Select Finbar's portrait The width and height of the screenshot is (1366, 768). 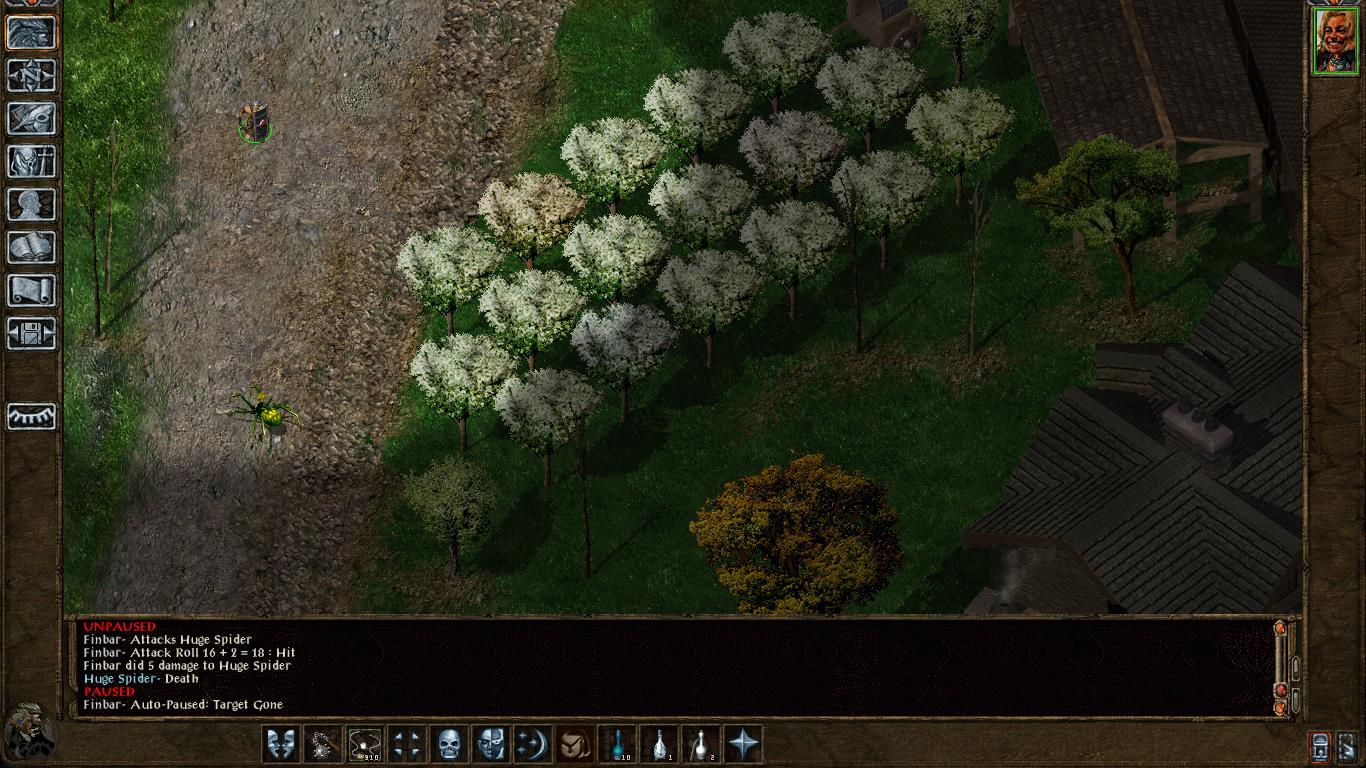[1334, 41]
